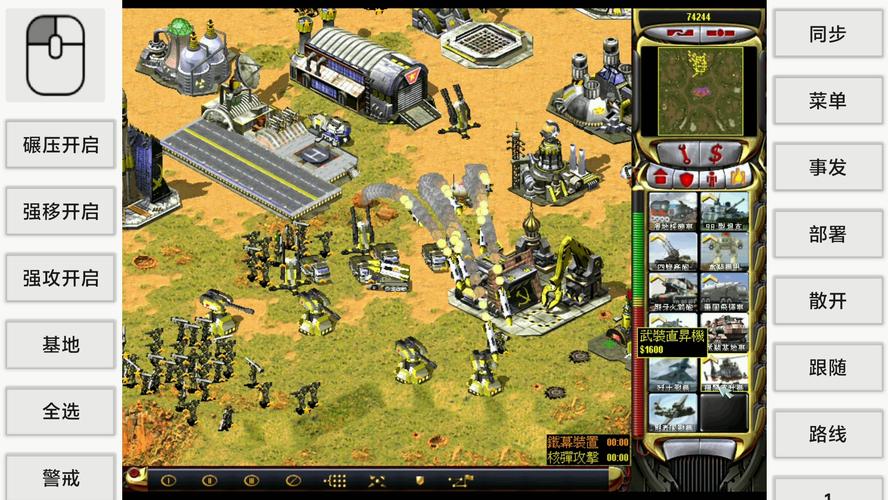The image size is (888, 500).
Task: Toggle 强移开启 force-move
Action: click(61, 212)
